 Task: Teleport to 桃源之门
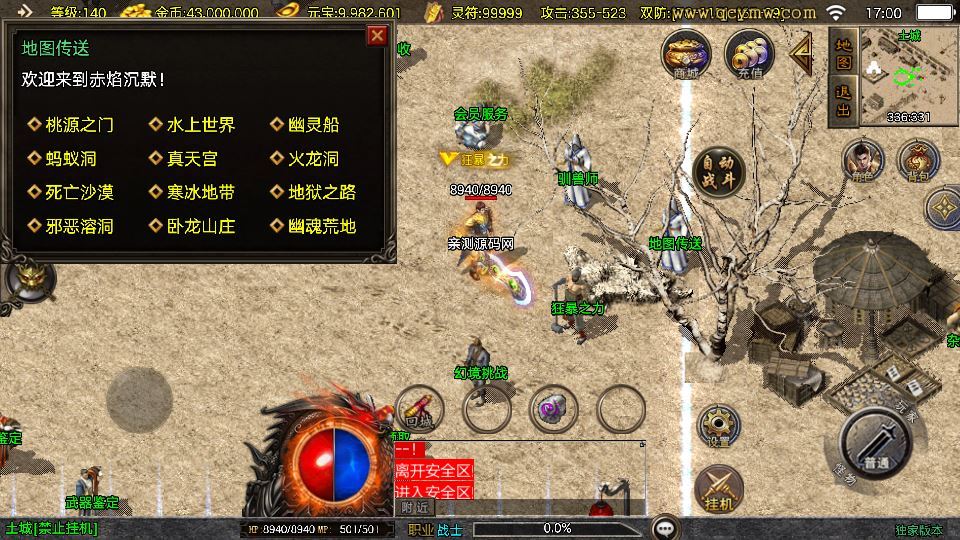pyautogui.click(x=79, y=125)
